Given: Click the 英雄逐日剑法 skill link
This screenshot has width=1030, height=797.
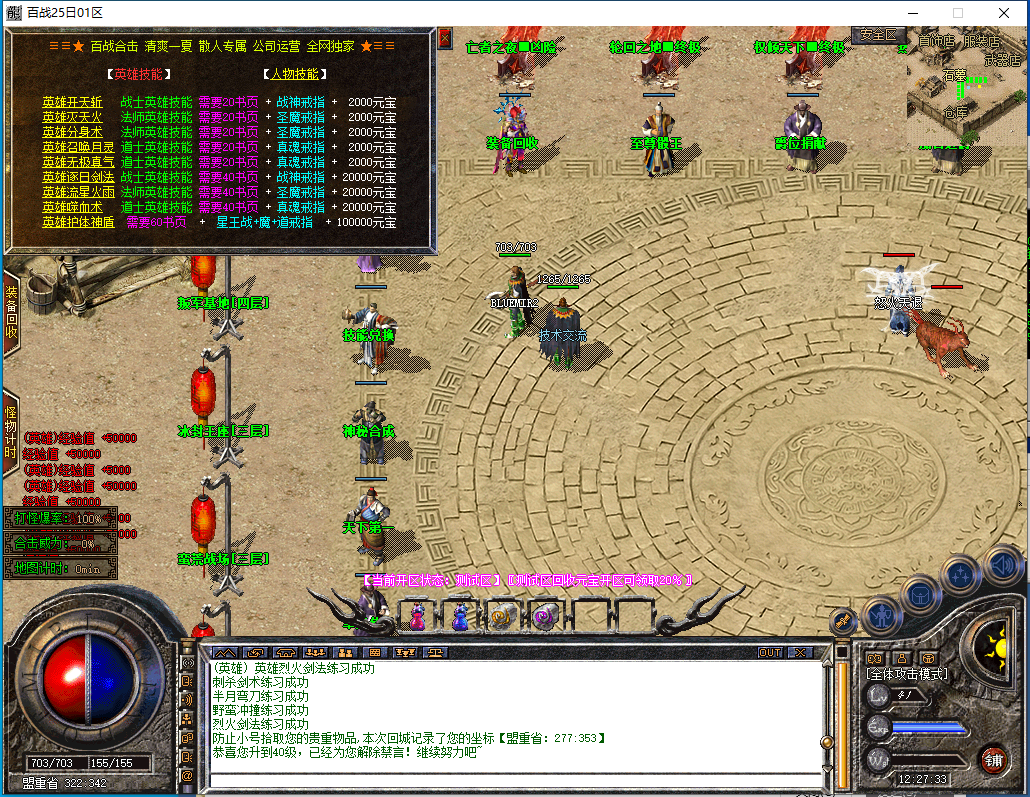Looking at the screenshot, I should [72, 177].
